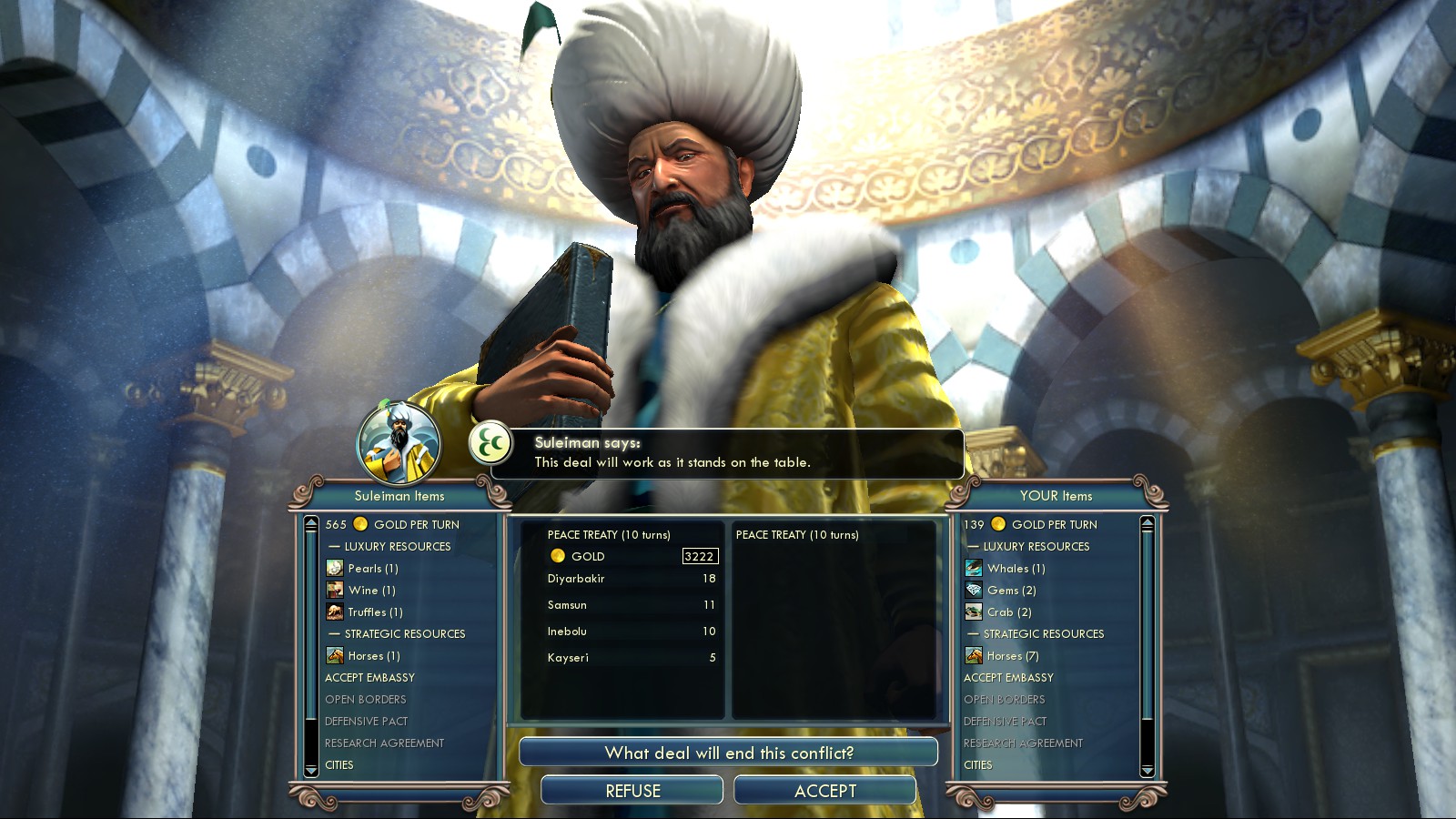Add Suleiman's Pearls to the deal
Viewport: 1456px width, 819px height.
(x=372, y=569)
